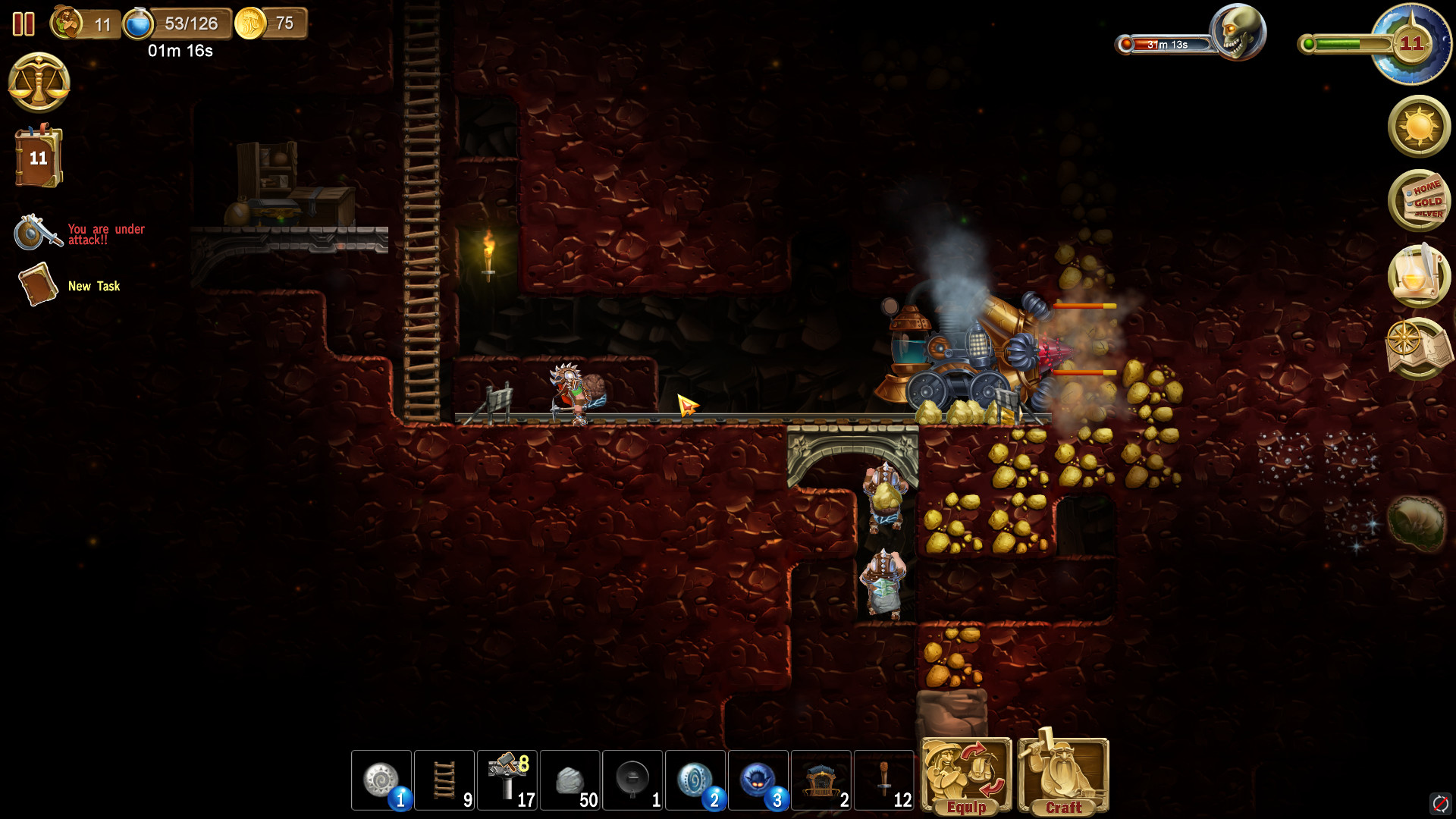The height and width of the screenshot is (819, 1456).
Task: Open the golden balance scales menu
Action: (x=39, y=82)
